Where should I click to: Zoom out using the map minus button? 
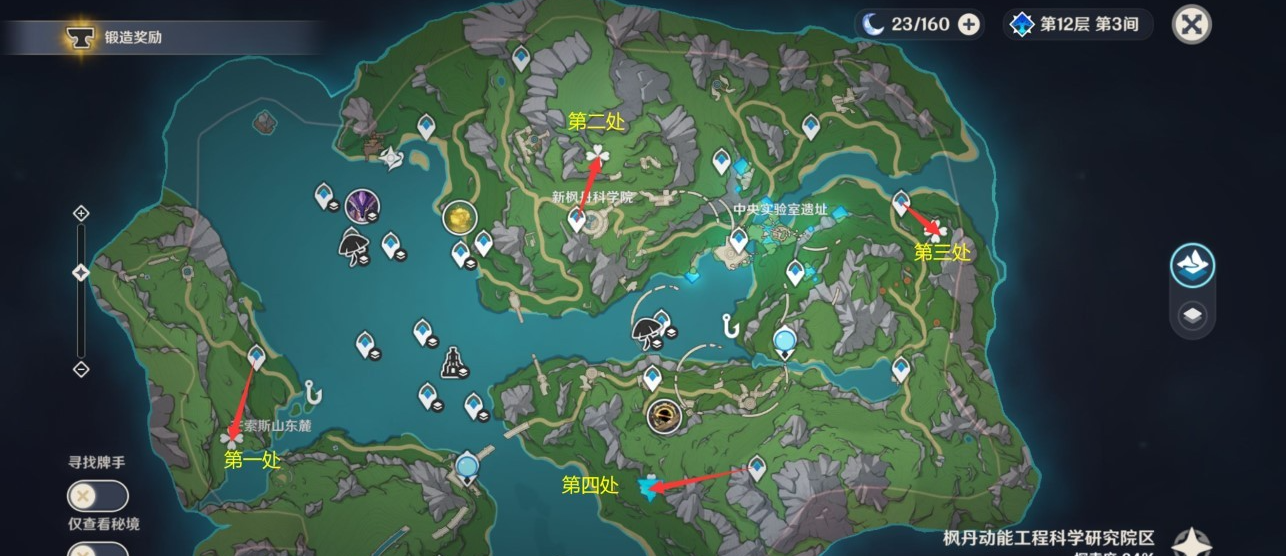coord(81,369)
